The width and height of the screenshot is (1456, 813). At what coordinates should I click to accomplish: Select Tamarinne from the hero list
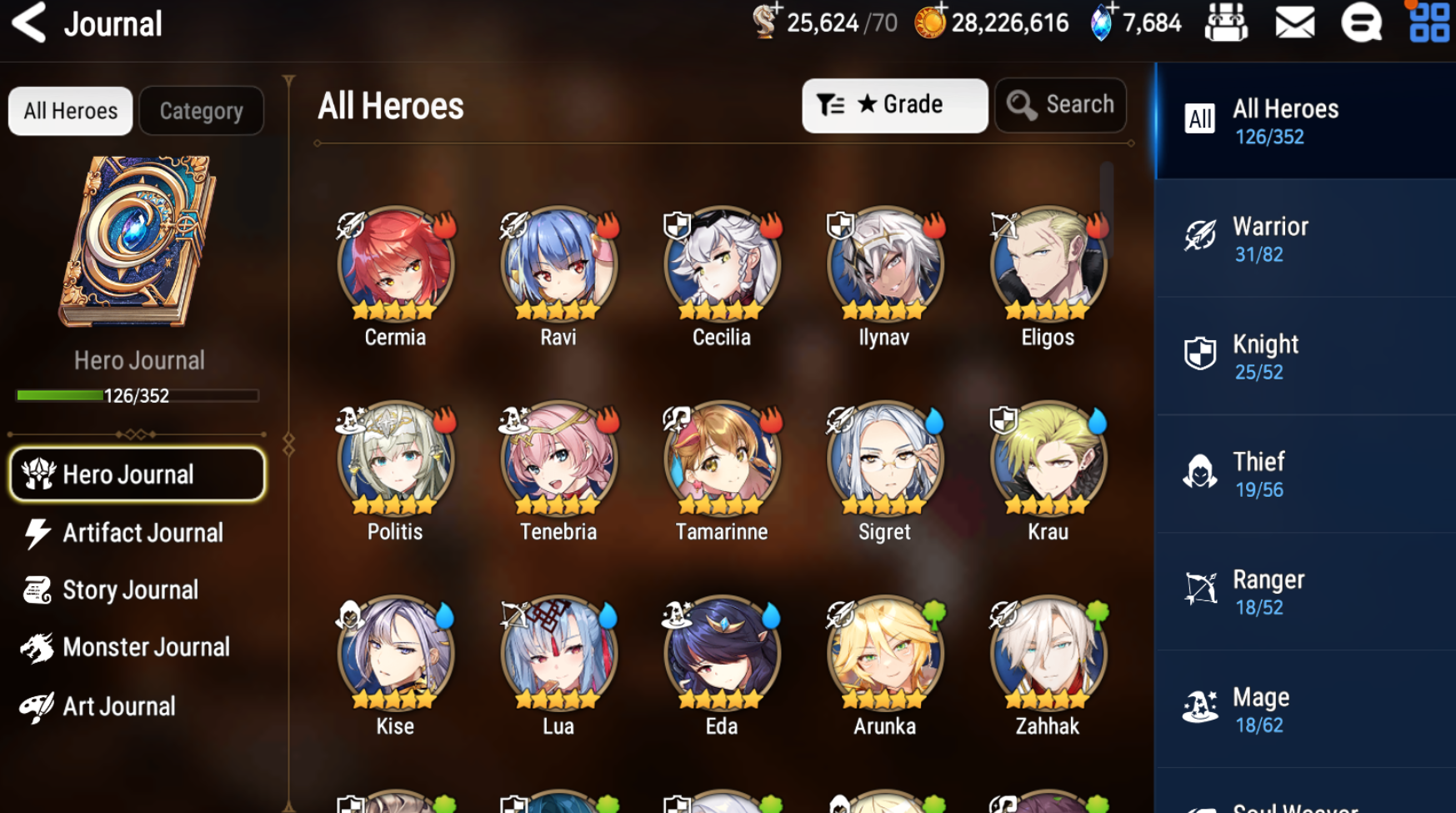click(x=722, y=459)
